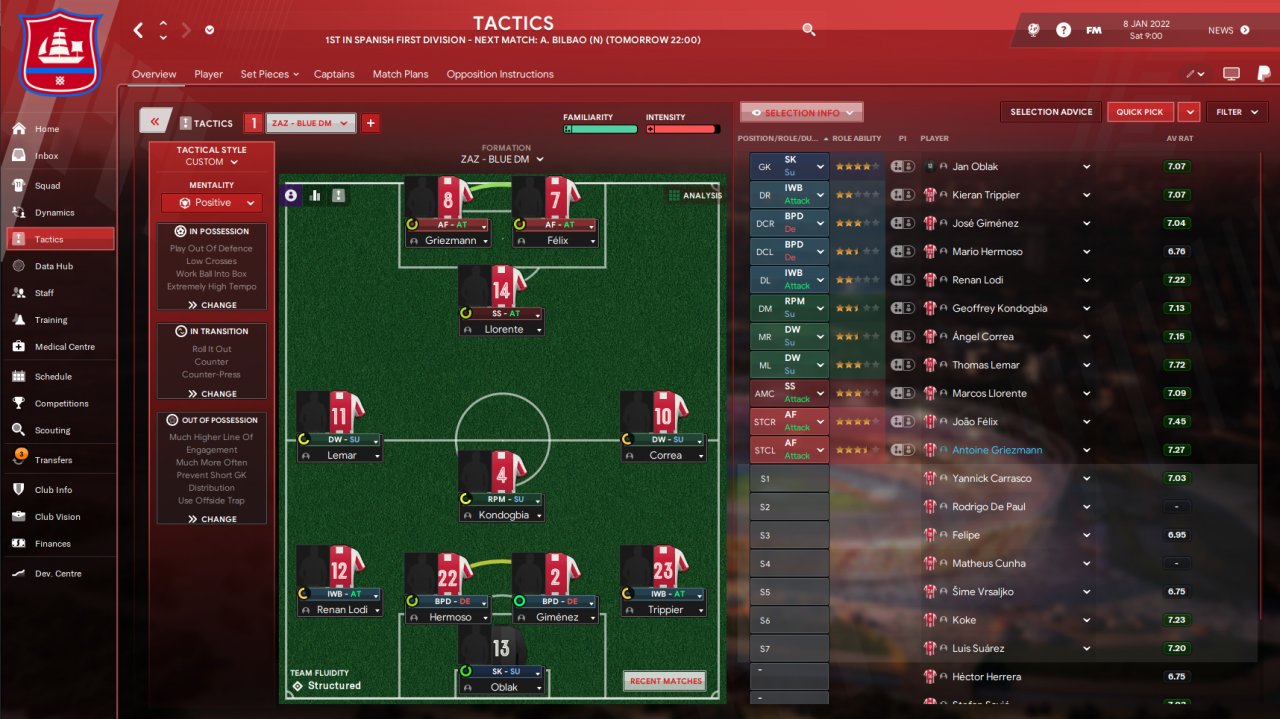Click the search magnifier icon
The height and width of the screenshot is (719, 1280).
(x=809, y=30)
